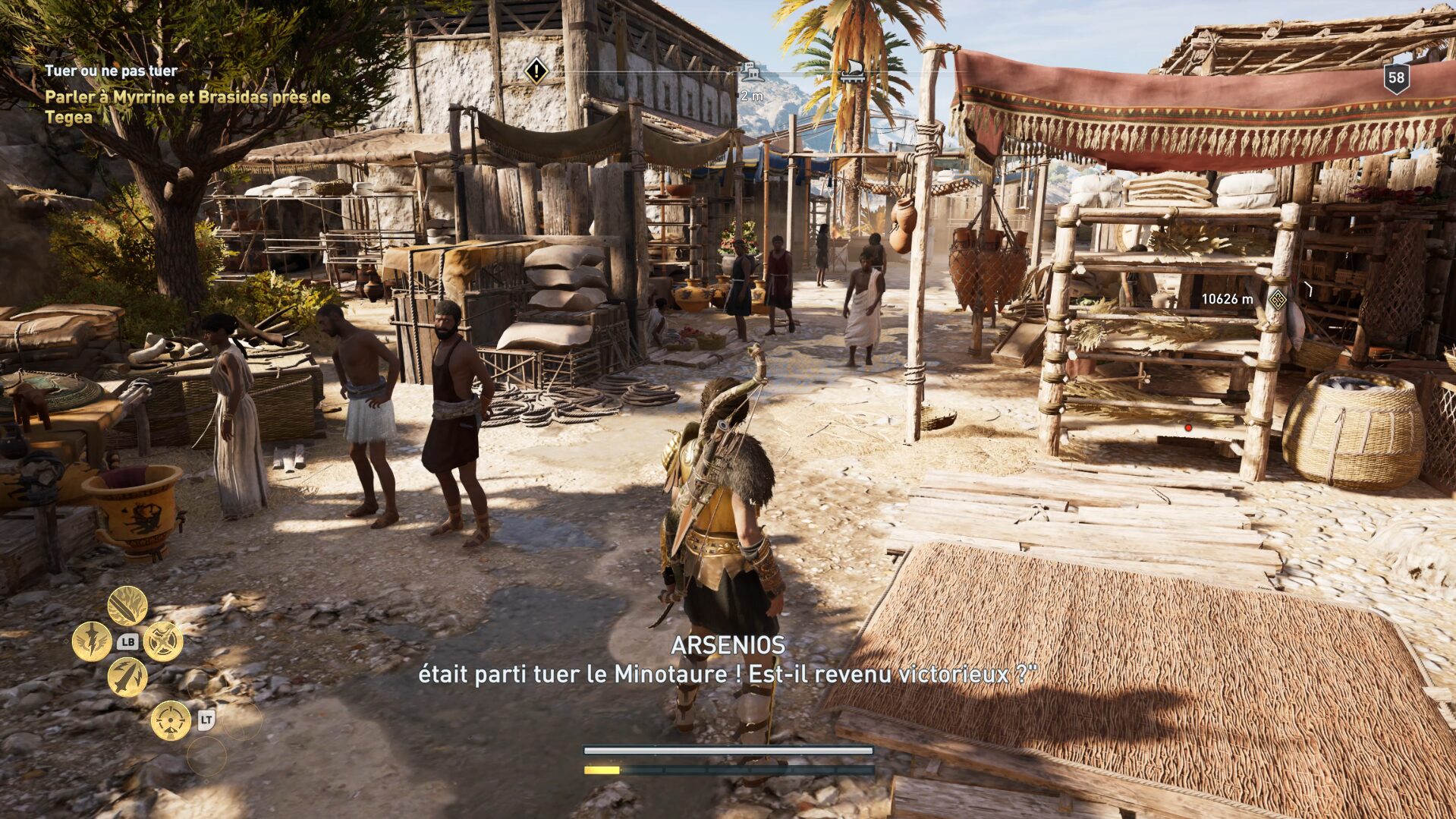Toggle the LT aim mode prompt
Viewport: 1456px width, 819px height.
(206, 720)
